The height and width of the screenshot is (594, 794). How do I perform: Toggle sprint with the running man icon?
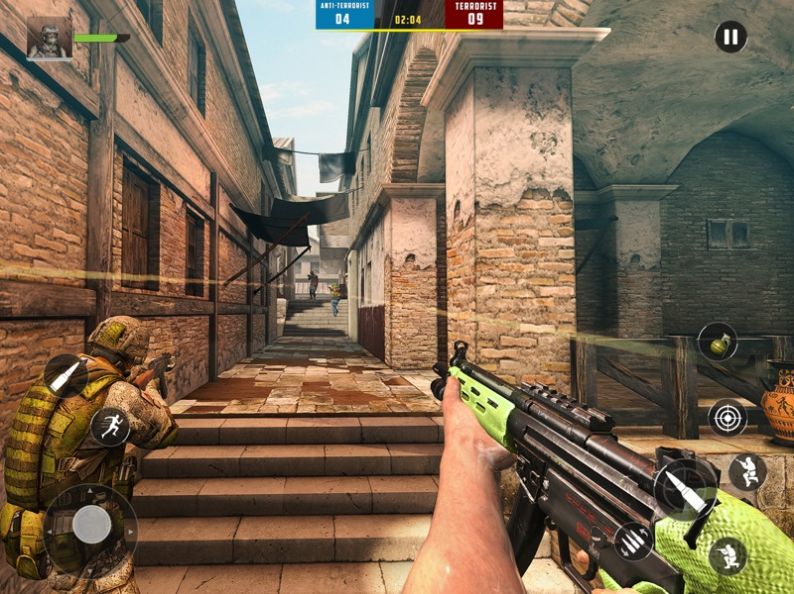[110, 427]
